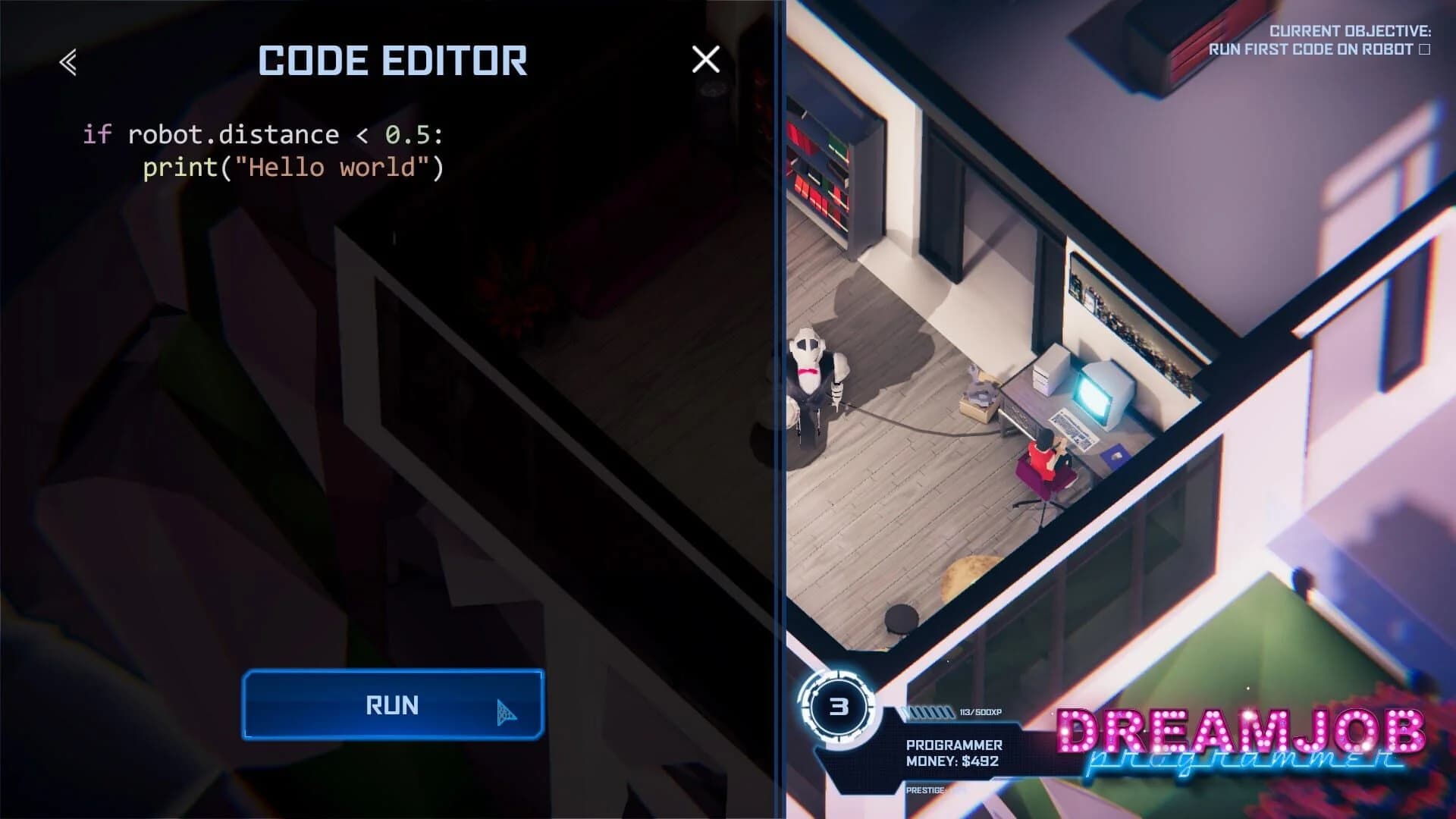Close the Code Editor panel
The width and height of the screenshot is (1456, 819).
(x=704, y=61)
